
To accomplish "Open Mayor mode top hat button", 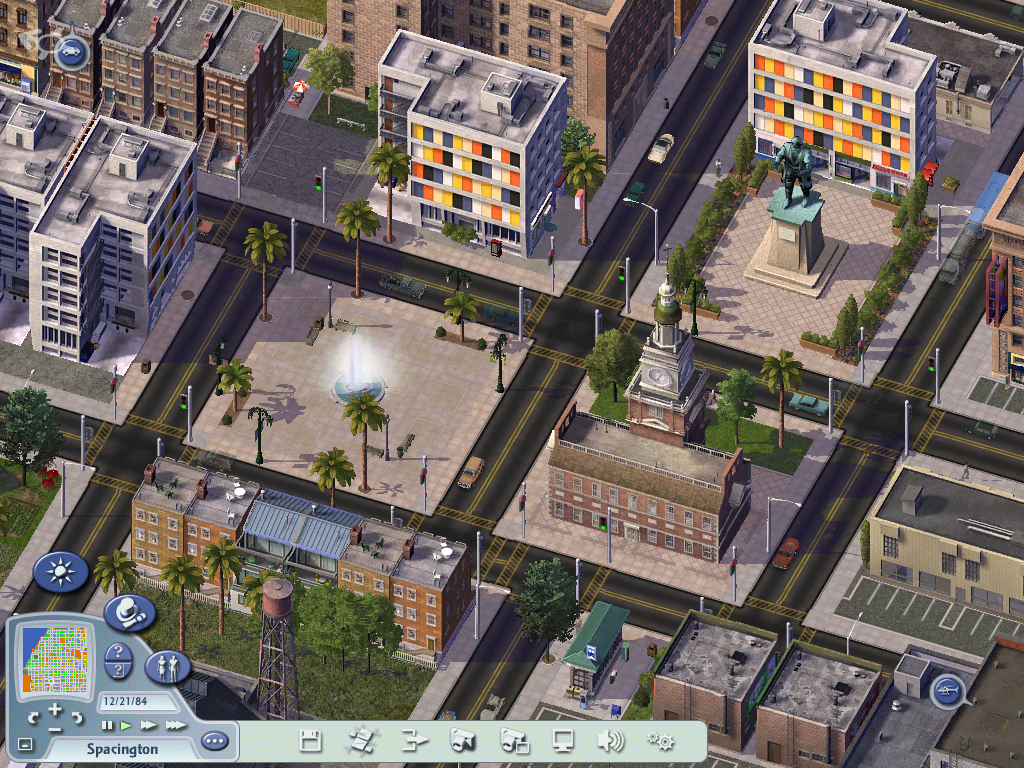I will (x=129, y=611).
